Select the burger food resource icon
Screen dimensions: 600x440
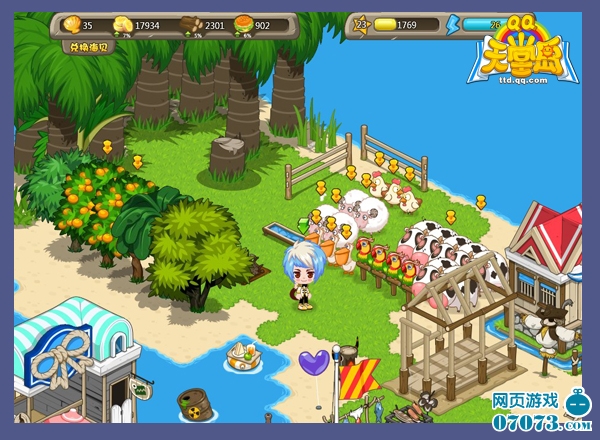click(x=243, y=24)
